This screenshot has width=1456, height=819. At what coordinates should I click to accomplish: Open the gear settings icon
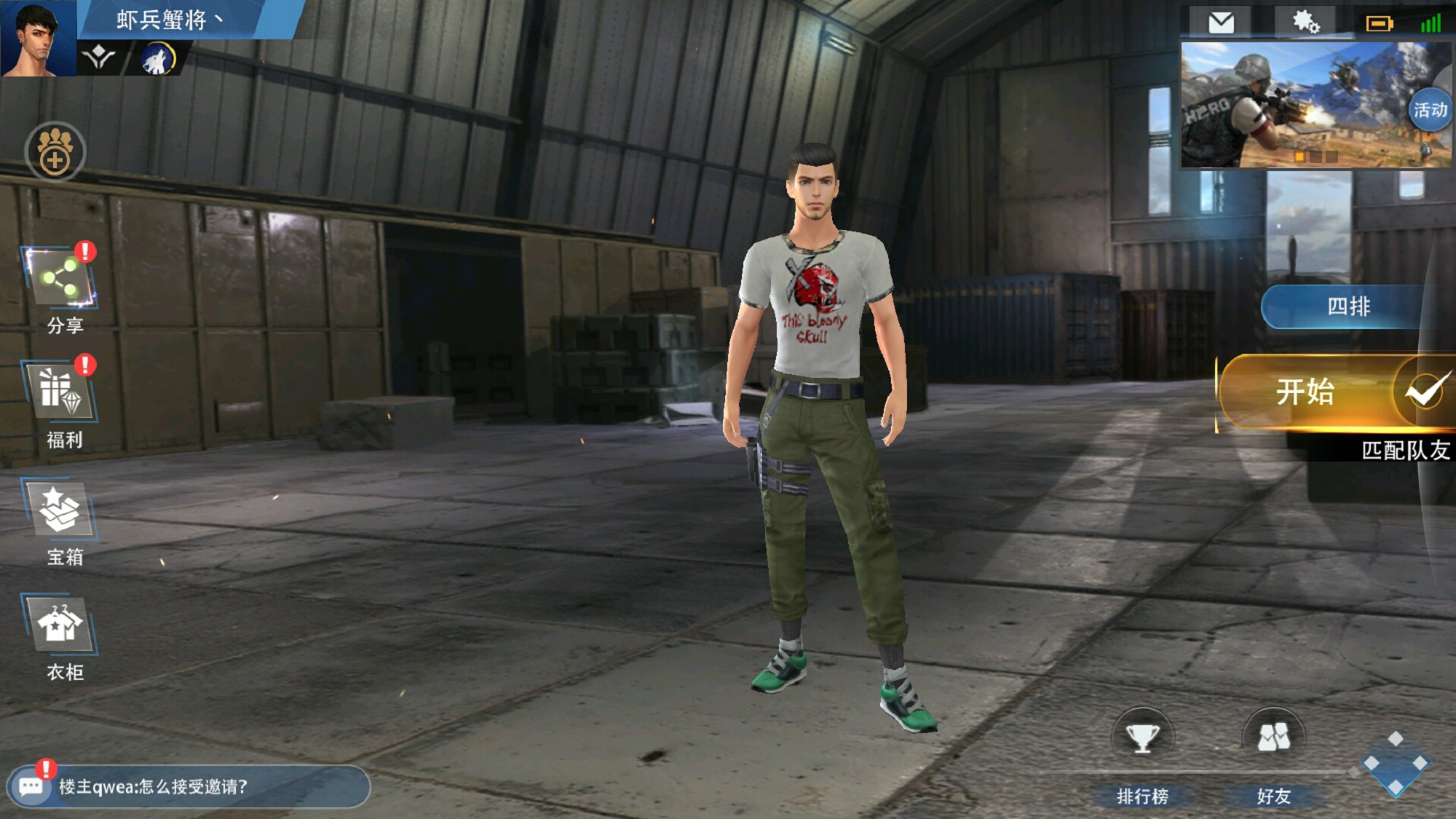click(x=1305, y=23)
